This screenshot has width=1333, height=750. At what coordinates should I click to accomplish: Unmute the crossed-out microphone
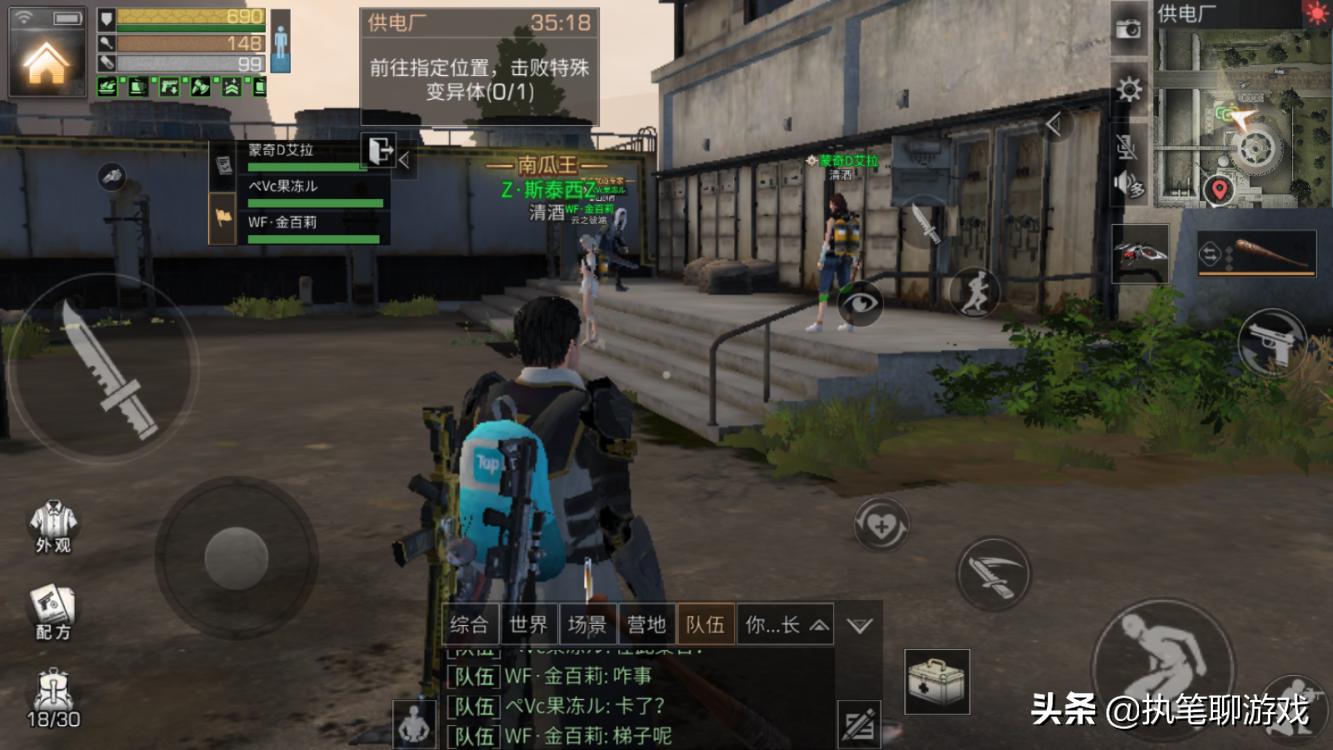pos(1126,147)
